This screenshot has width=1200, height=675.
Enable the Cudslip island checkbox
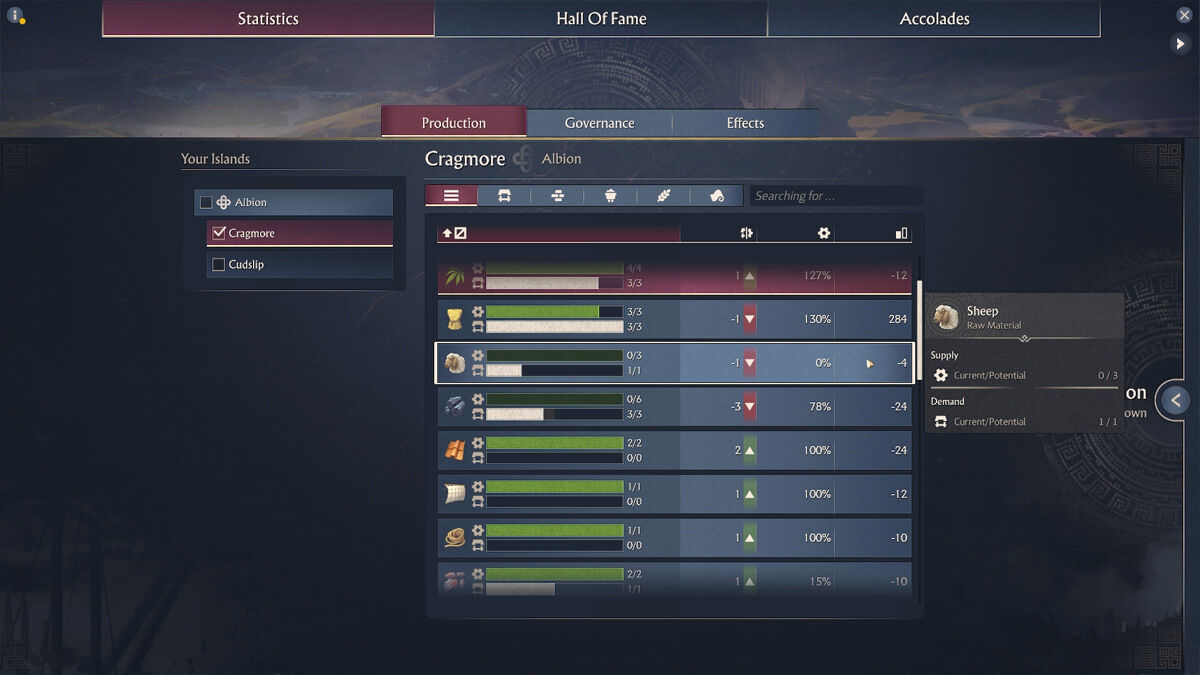219,264
